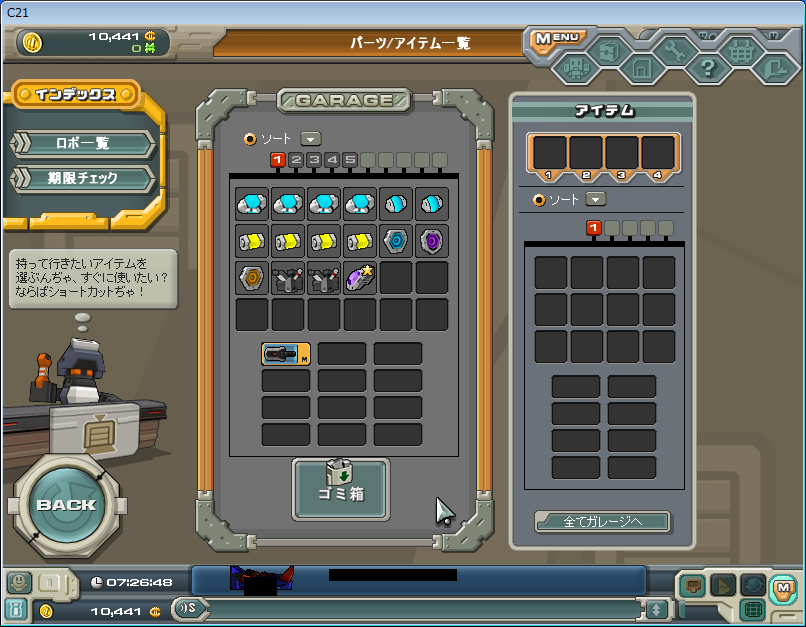The image size is (806, 627).
Task: Return with the round BACK button
Action: click(67, 504)
